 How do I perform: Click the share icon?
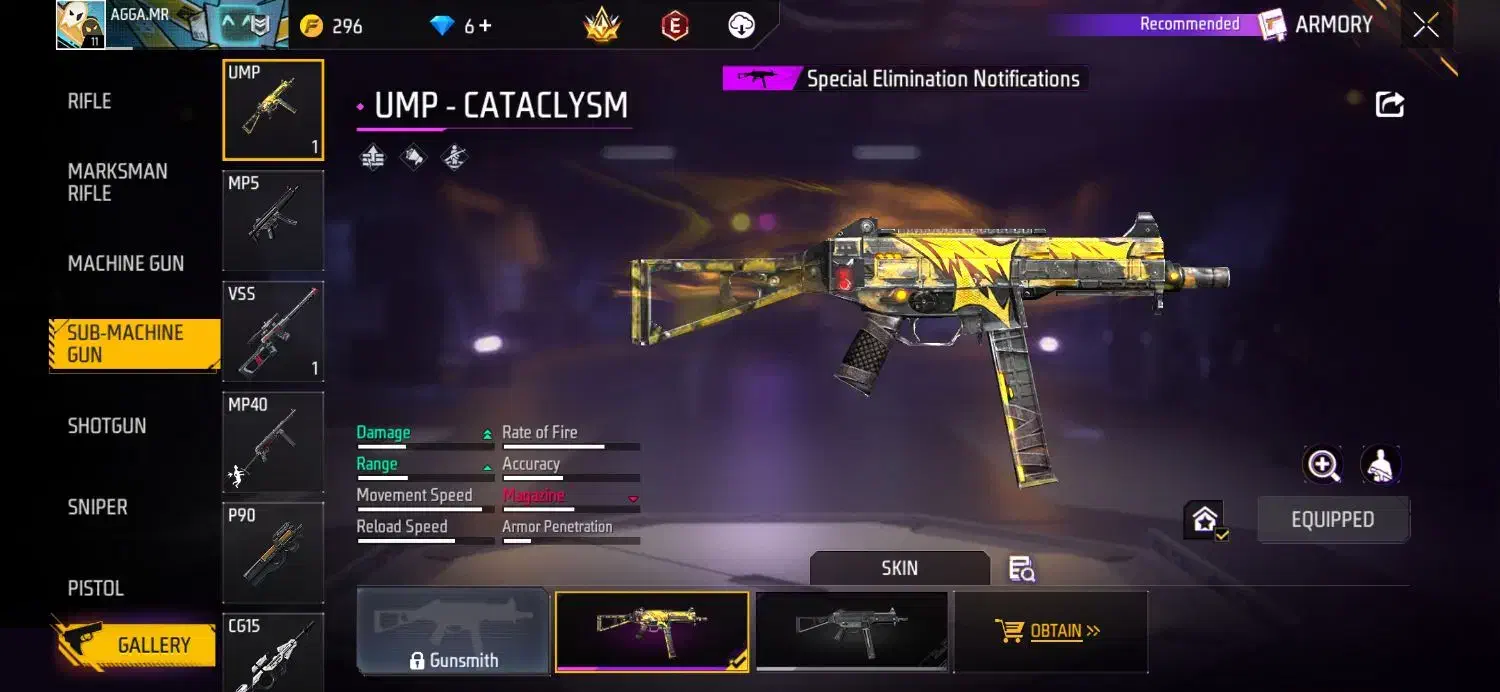tap(1390, 104)
